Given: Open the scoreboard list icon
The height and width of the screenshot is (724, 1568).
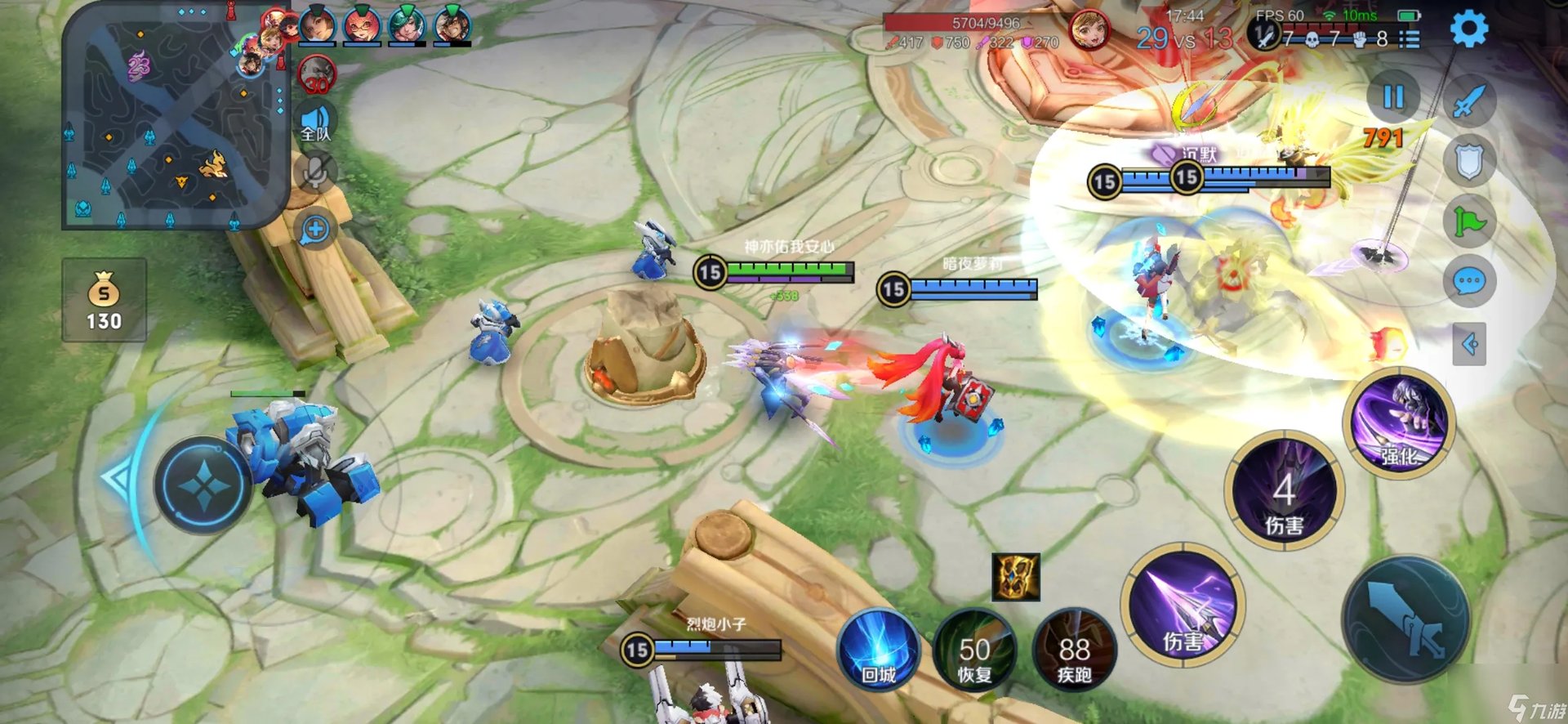Looking at the screenshot, I should tap(1410, 38).
